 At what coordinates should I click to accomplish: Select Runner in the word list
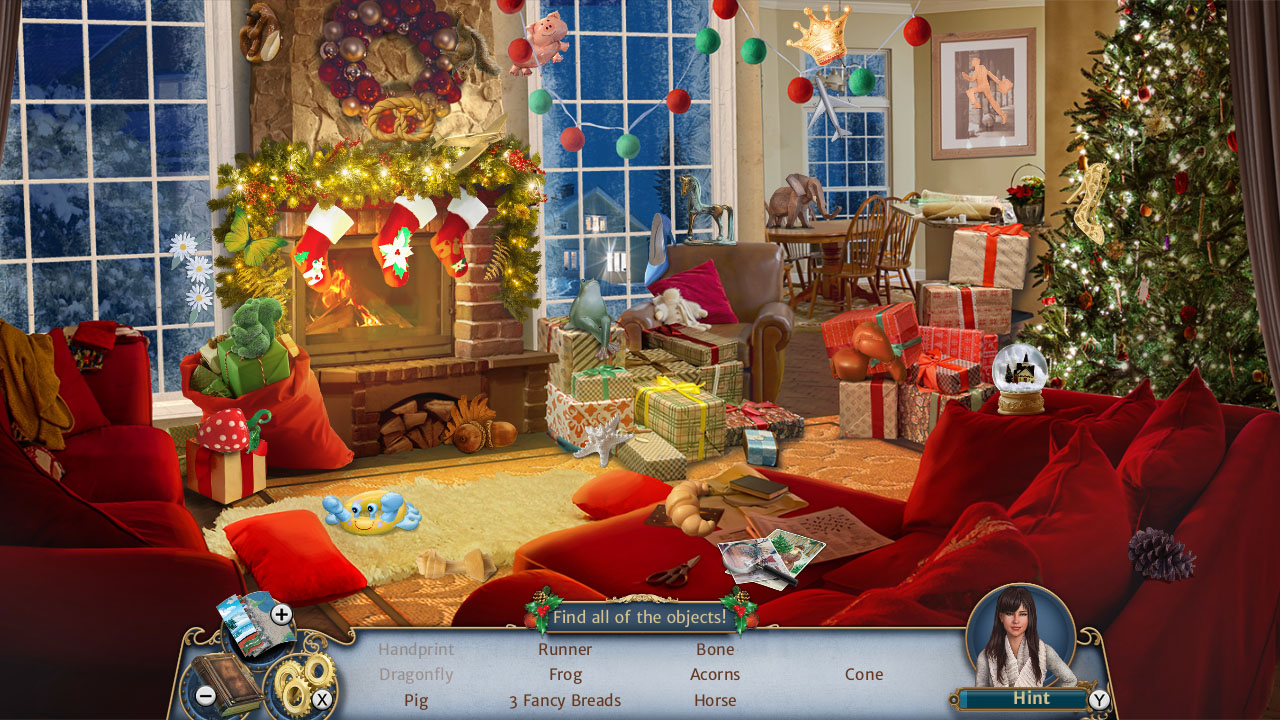tap(565, 649)
